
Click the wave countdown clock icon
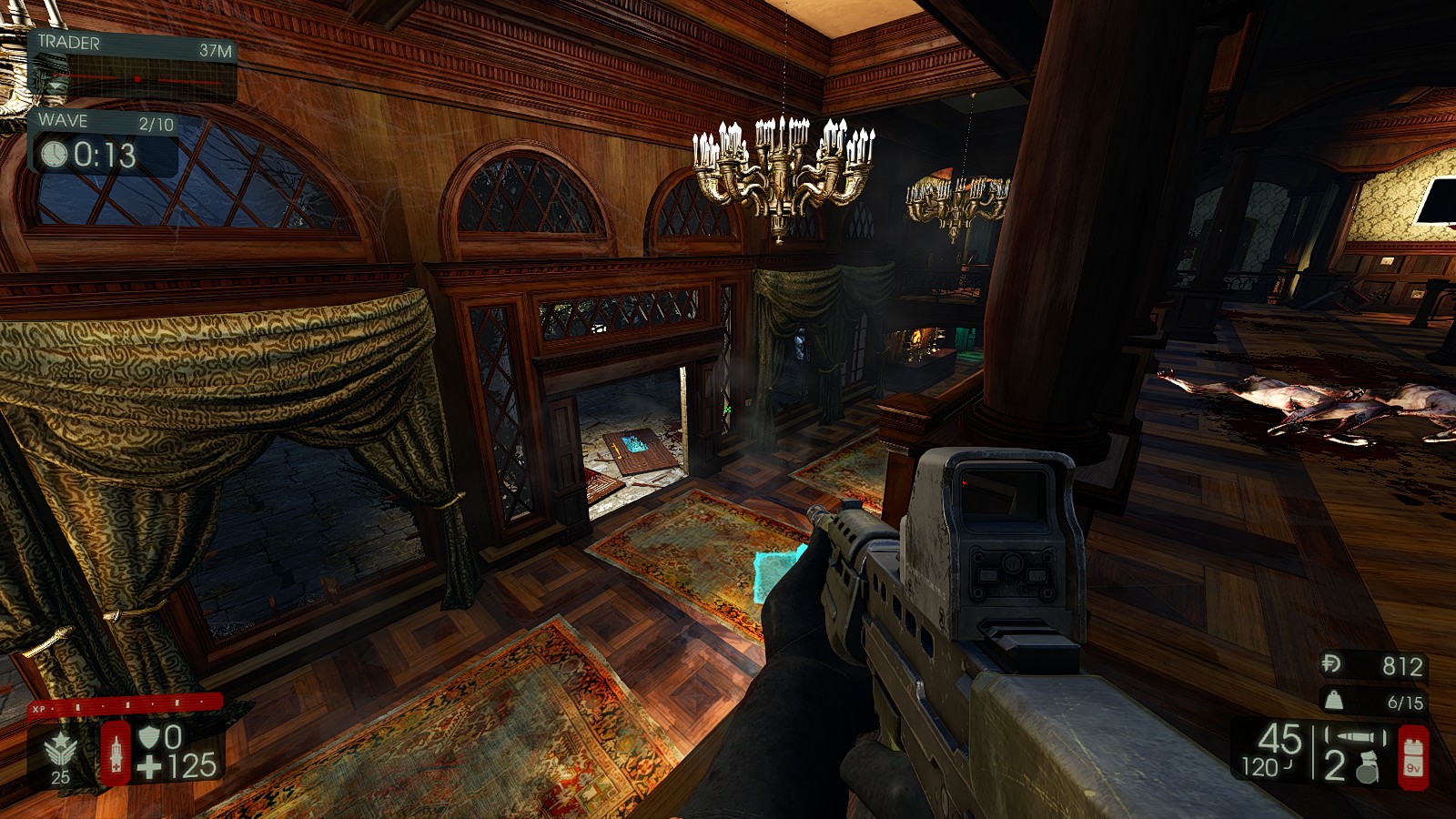(55, 155)
